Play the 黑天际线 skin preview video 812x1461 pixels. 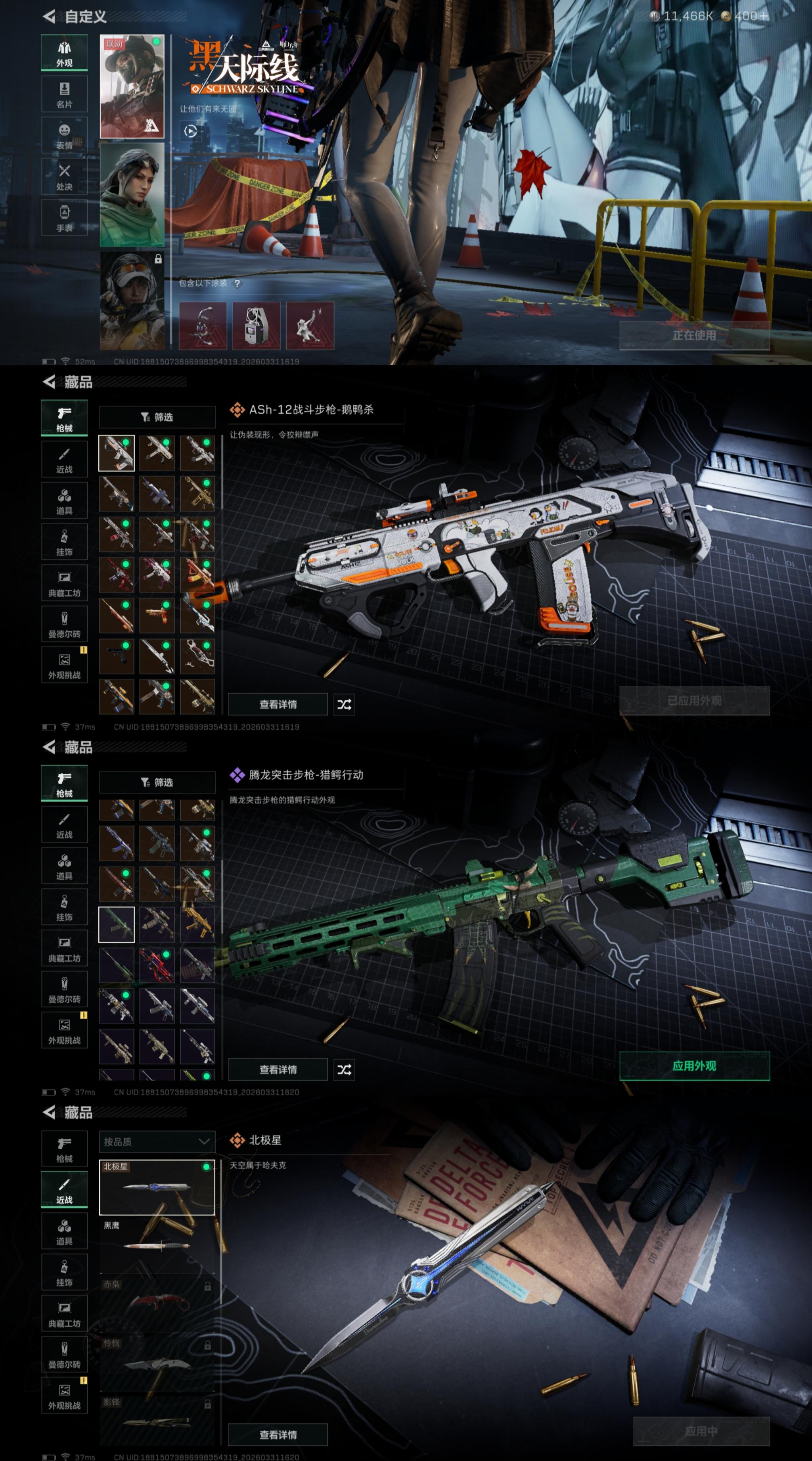[191, 132]
